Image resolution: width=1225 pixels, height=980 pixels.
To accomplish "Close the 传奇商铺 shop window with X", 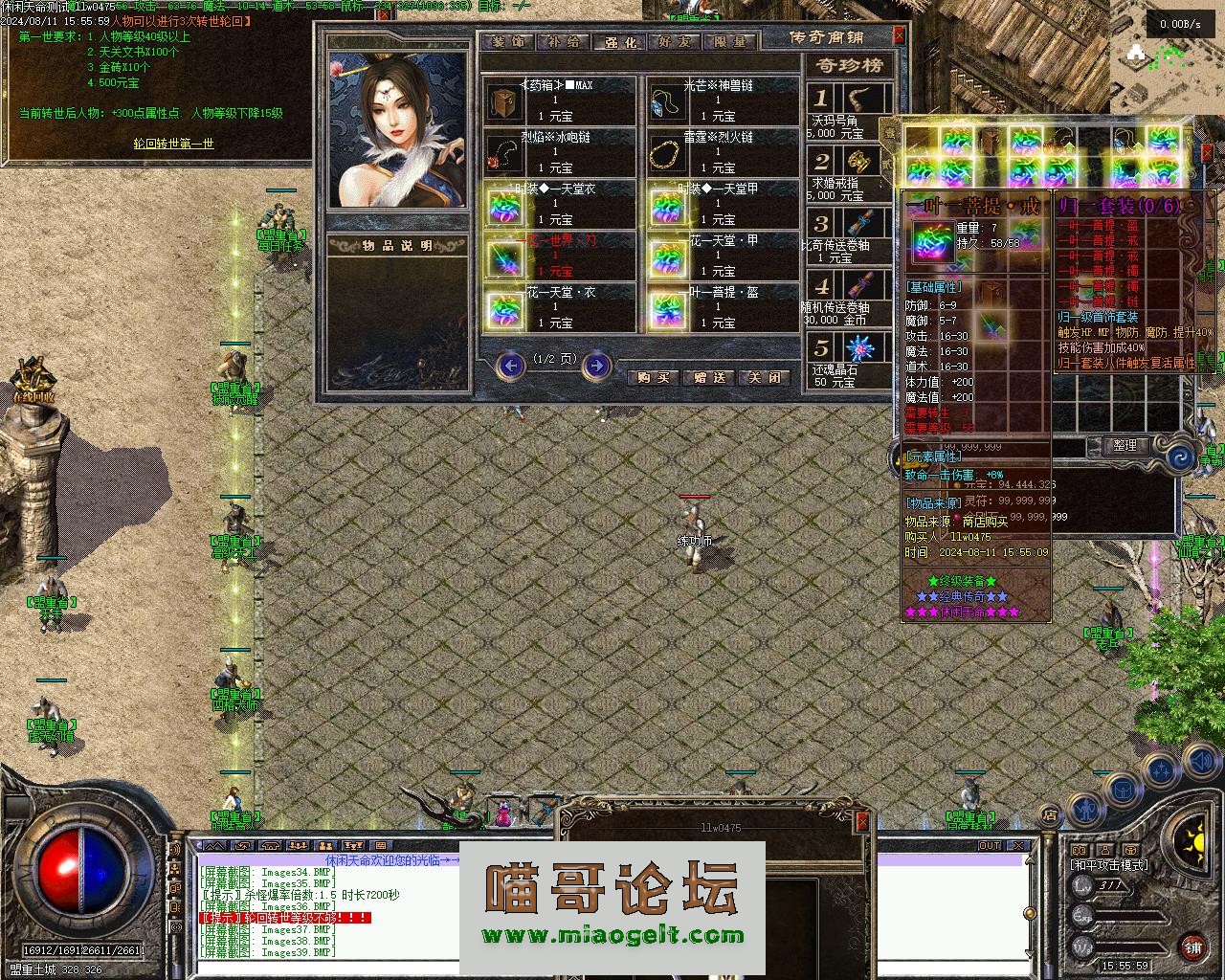I will pyautogui.click(x=899, y=35).
